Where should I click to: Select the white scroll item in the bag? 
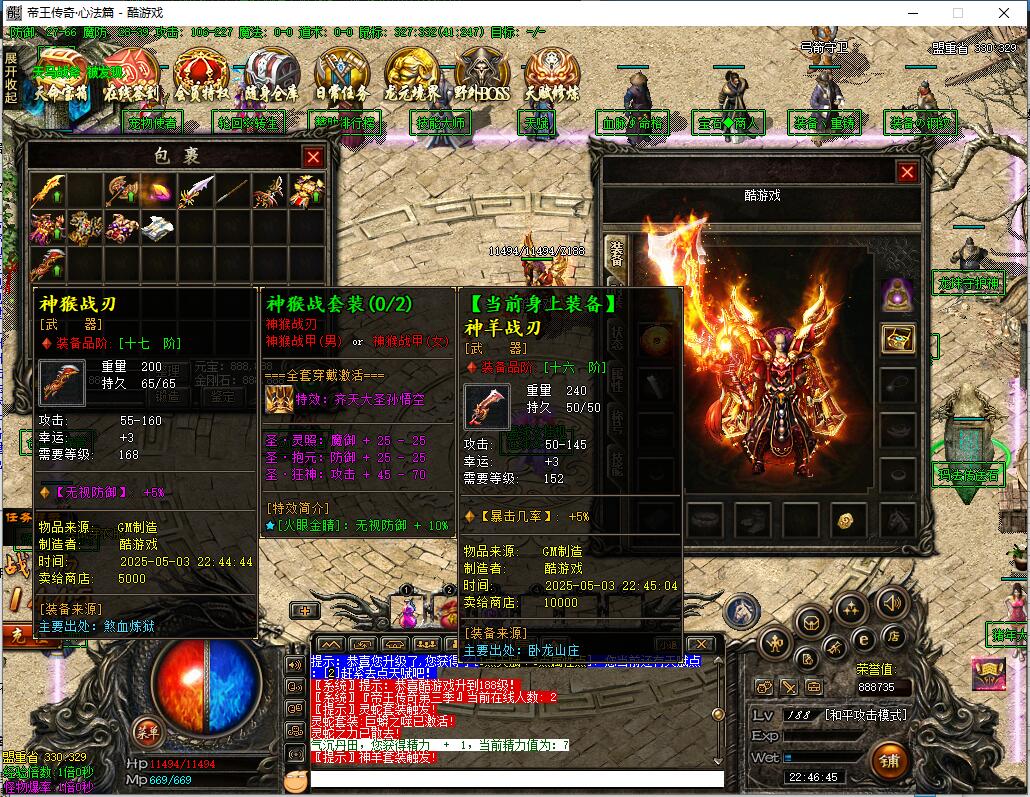point(159,228)
